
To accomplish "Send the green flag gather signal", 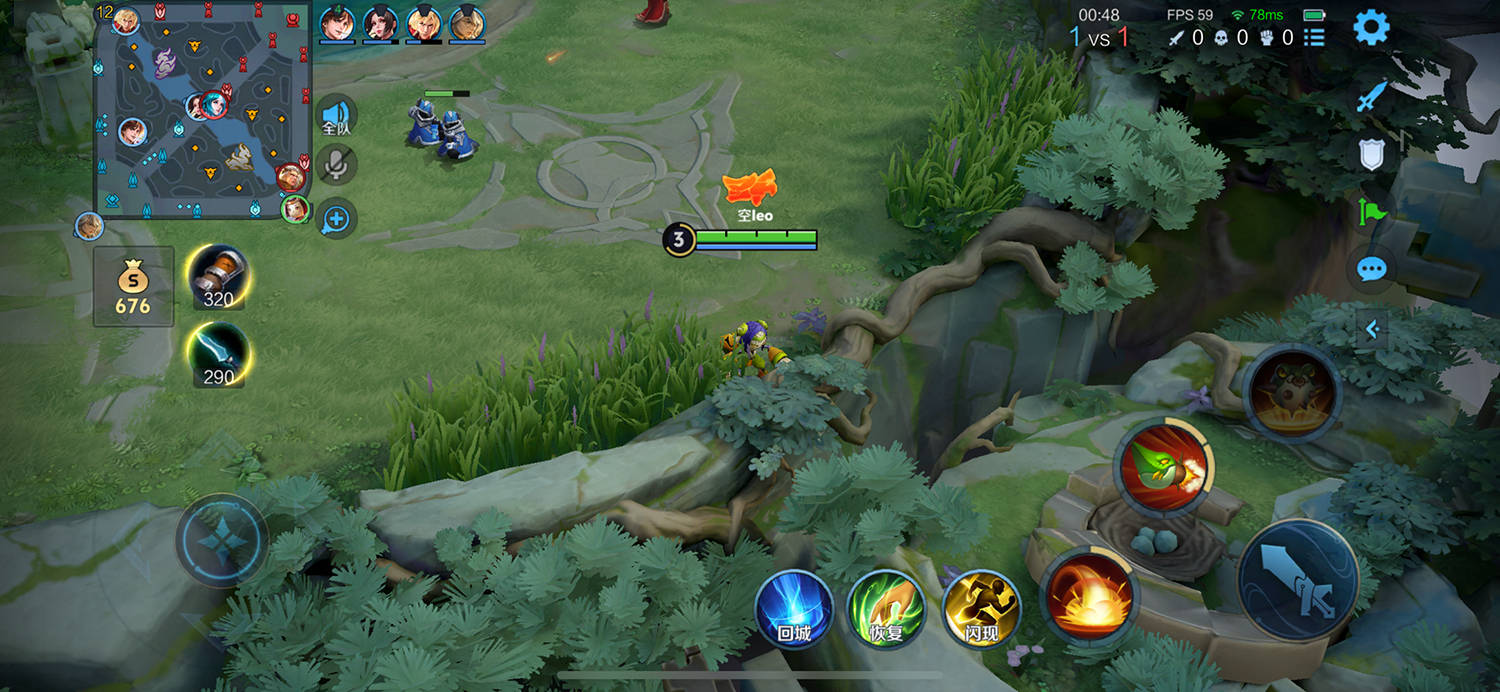I will coord(1371,211).
